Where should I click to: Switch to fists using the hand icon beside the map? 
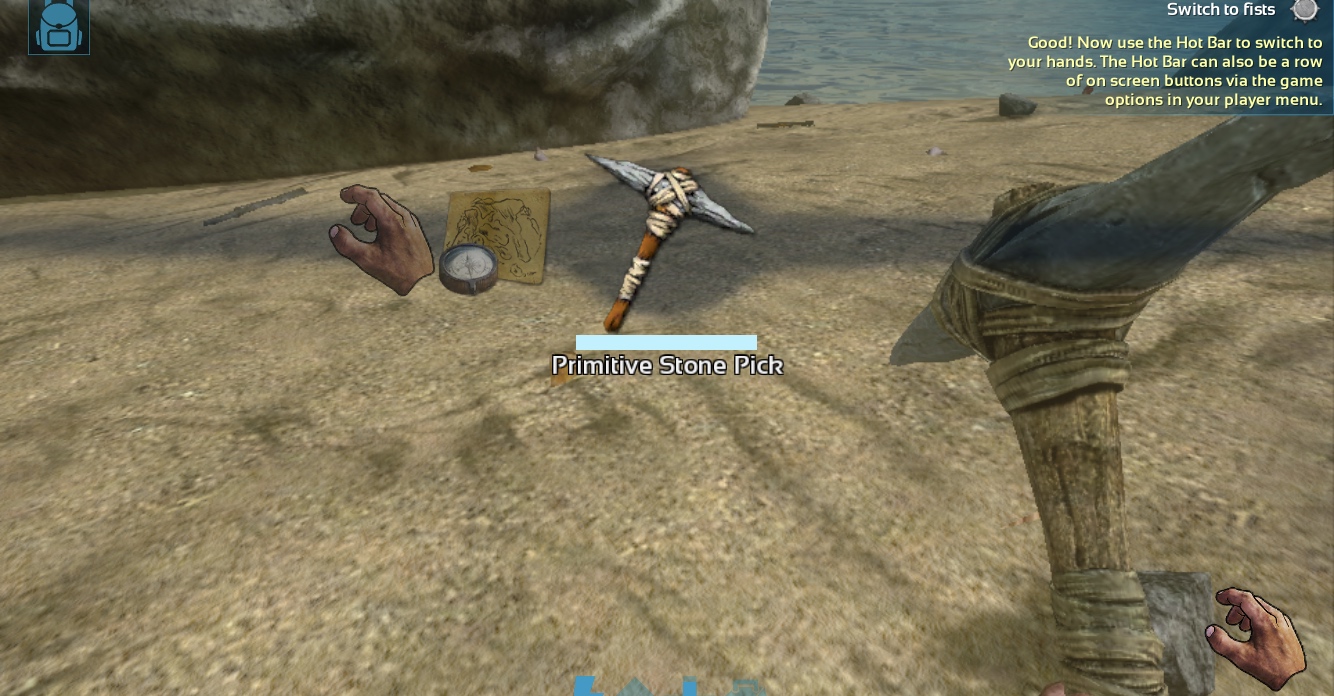tap(379, 239)
